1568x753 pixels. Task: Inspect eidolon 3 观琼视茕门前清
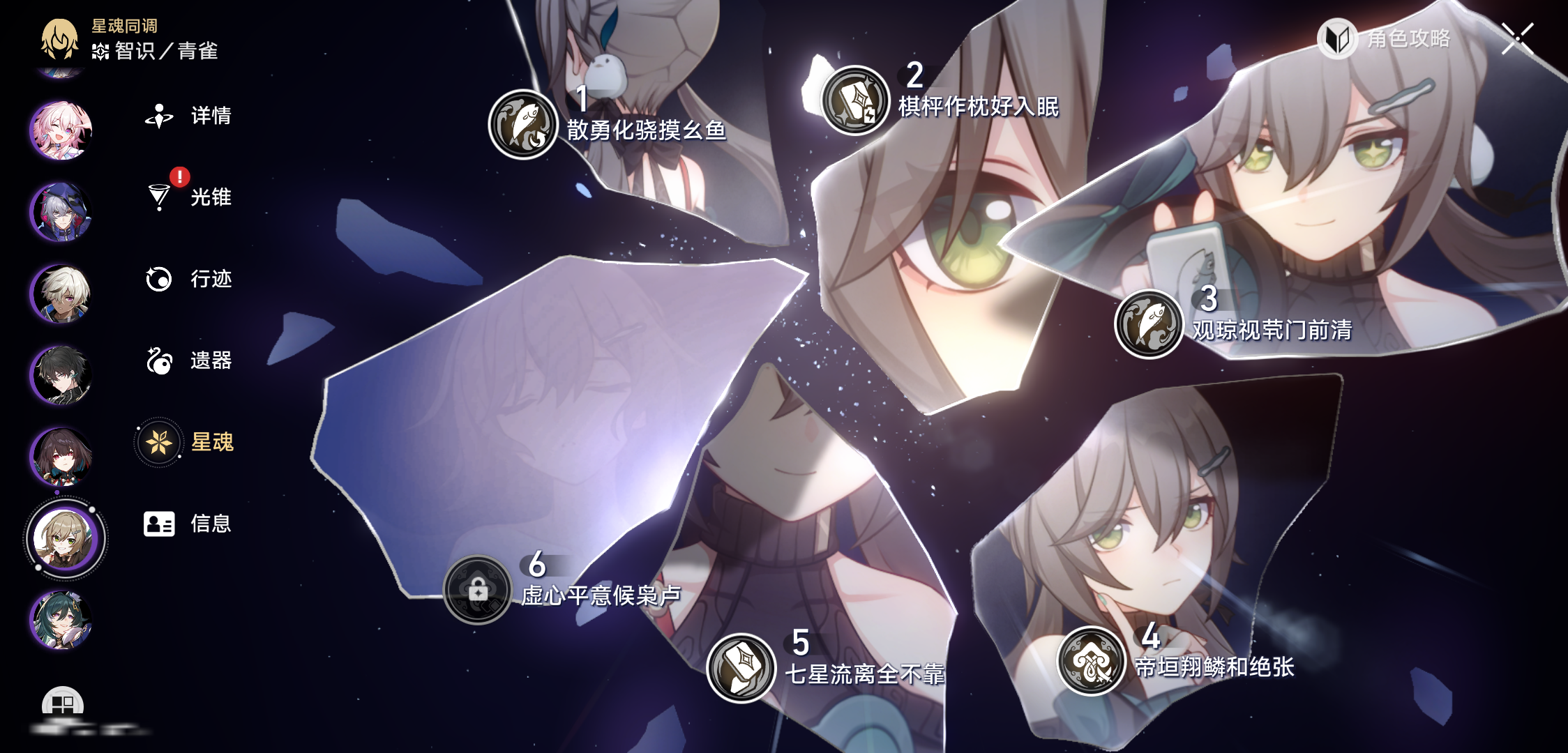click(x=1149, y=324)
